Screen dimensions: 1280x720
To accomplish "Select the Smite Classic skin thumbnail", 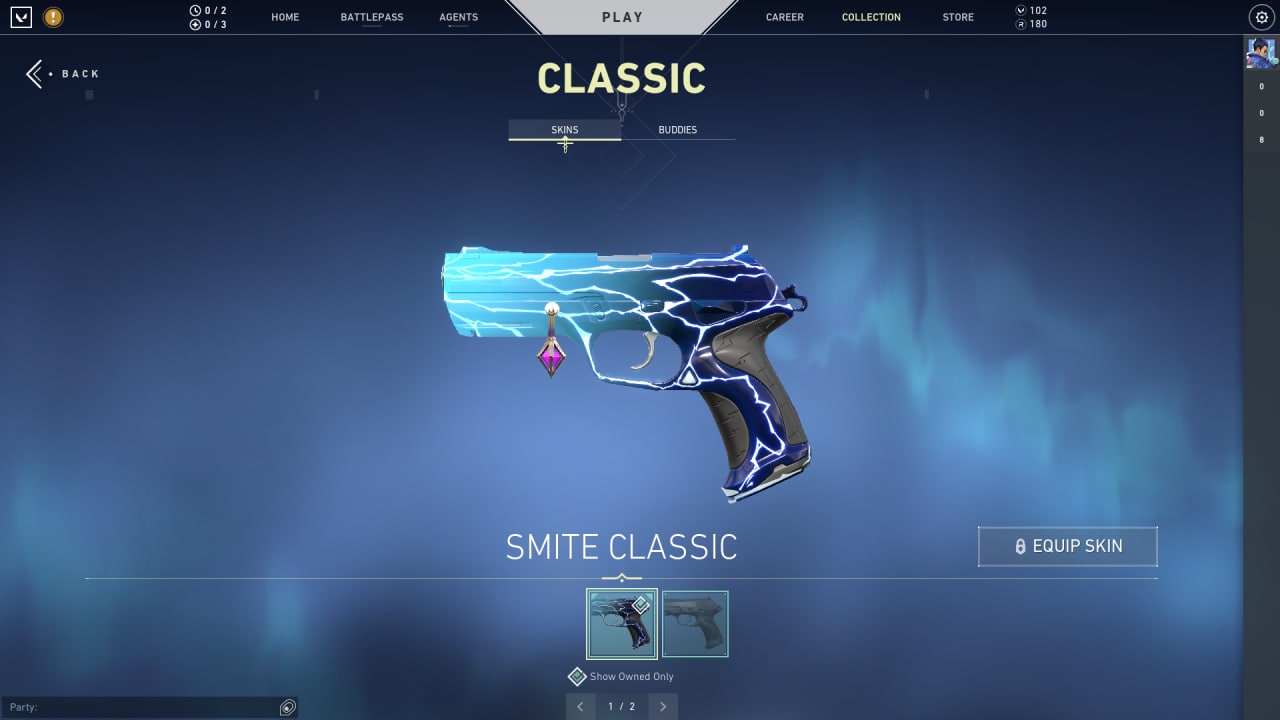I will coord(621,624).
